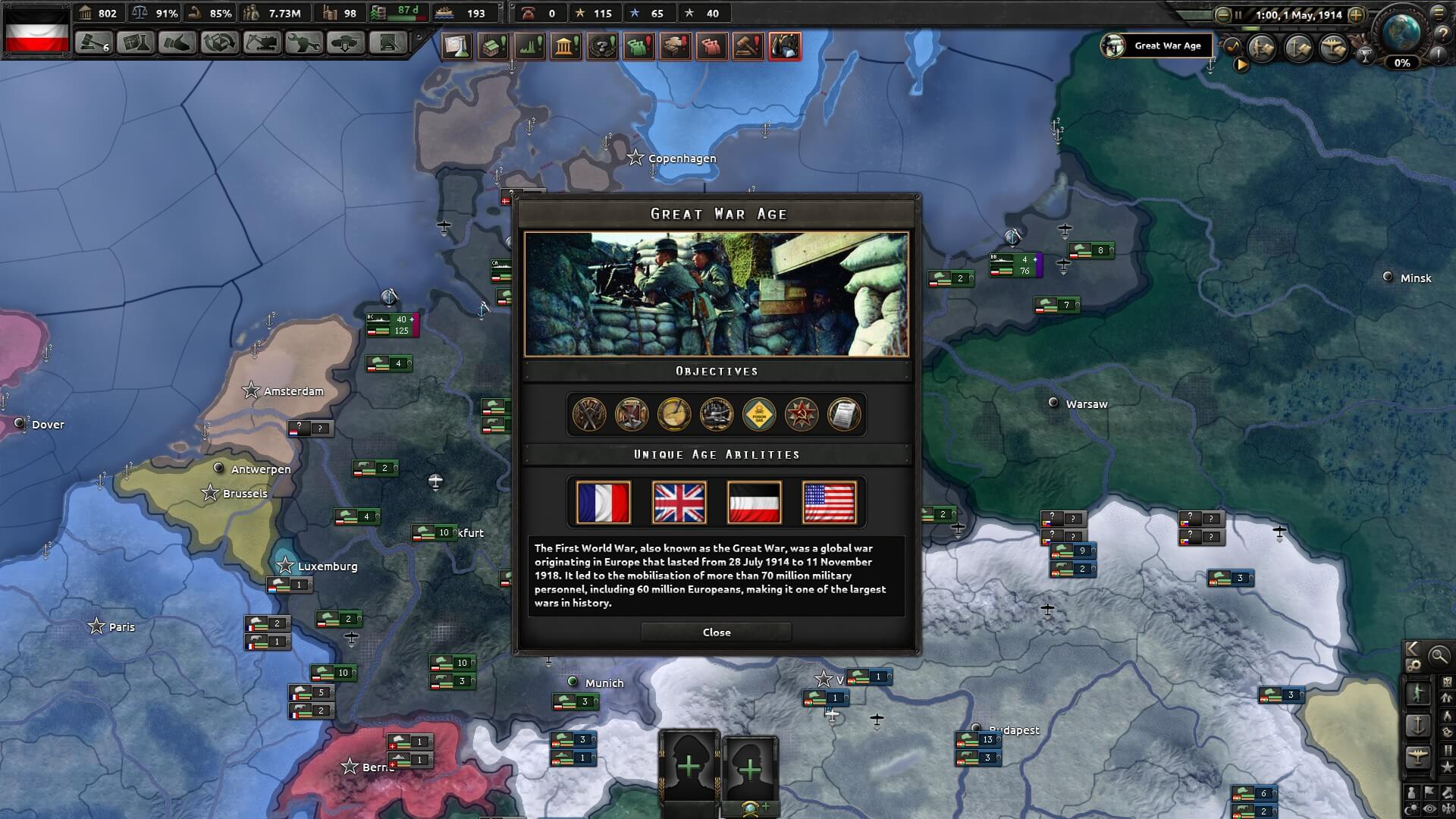Select the United States flag age ability
This screenshot has height=819, width=1456.
829,502
